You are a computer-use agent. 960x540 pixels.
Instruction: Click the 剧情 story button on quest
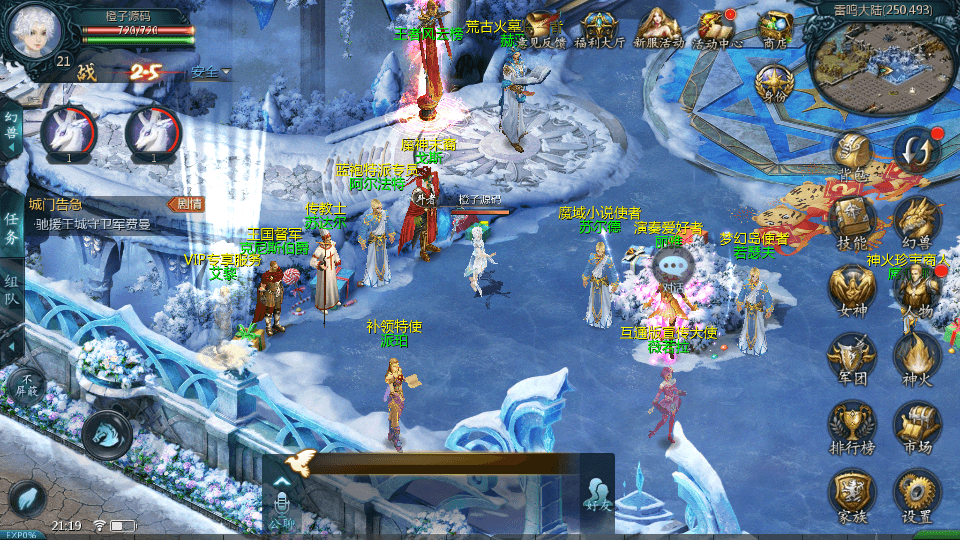click(187, 204)
